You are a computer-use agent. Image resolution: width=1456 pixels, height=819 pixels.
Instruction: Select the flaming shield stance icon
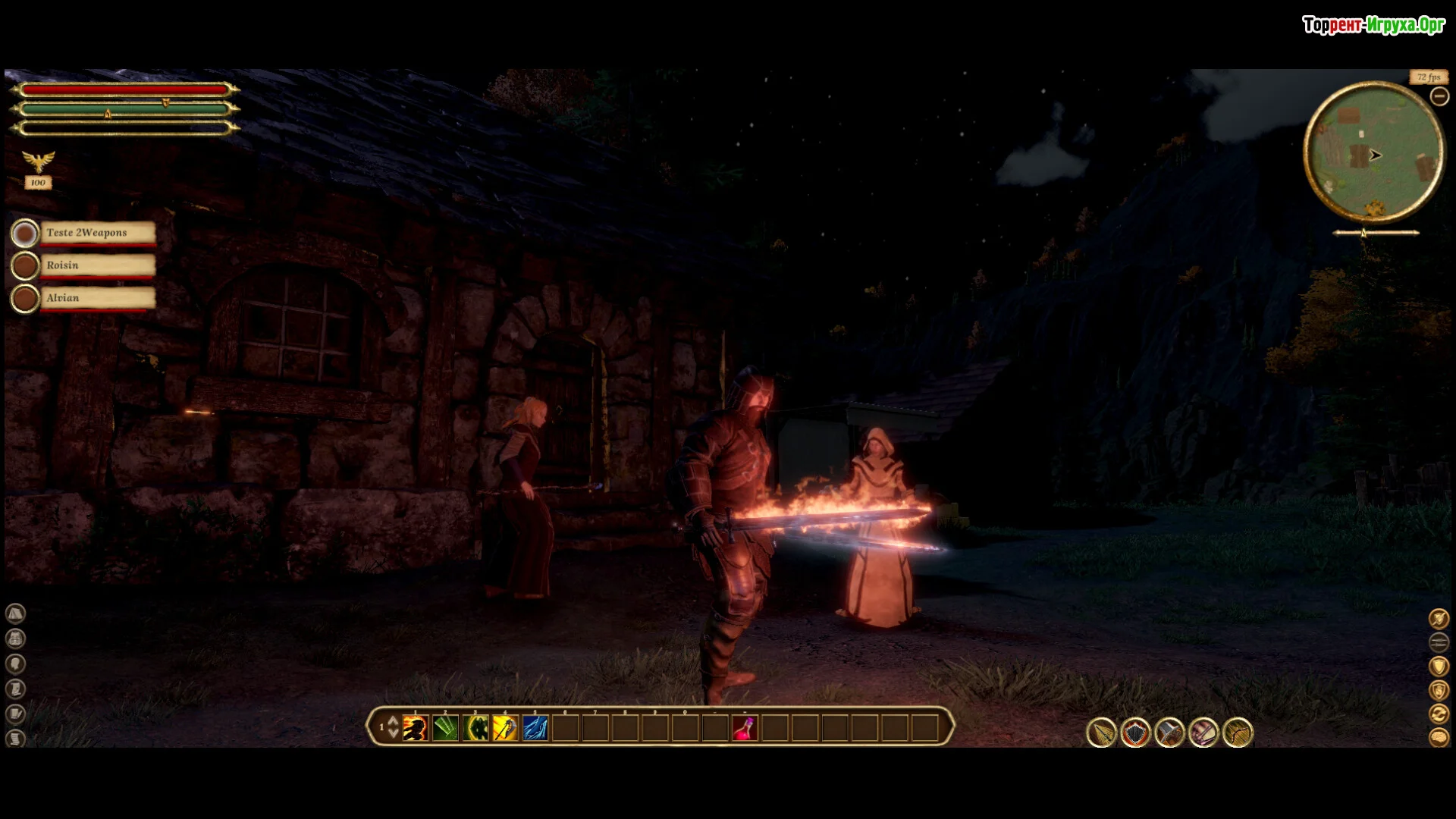tap(1135, 733)
